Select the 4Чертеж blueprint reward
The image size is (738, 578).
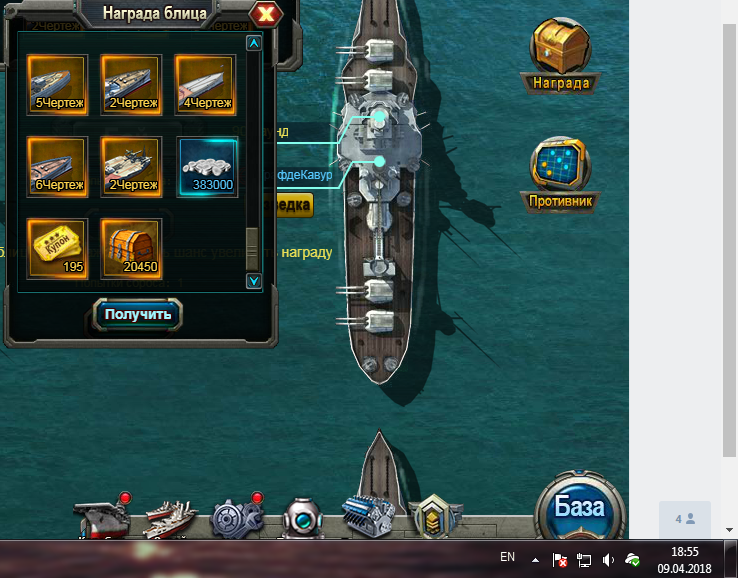205,83
